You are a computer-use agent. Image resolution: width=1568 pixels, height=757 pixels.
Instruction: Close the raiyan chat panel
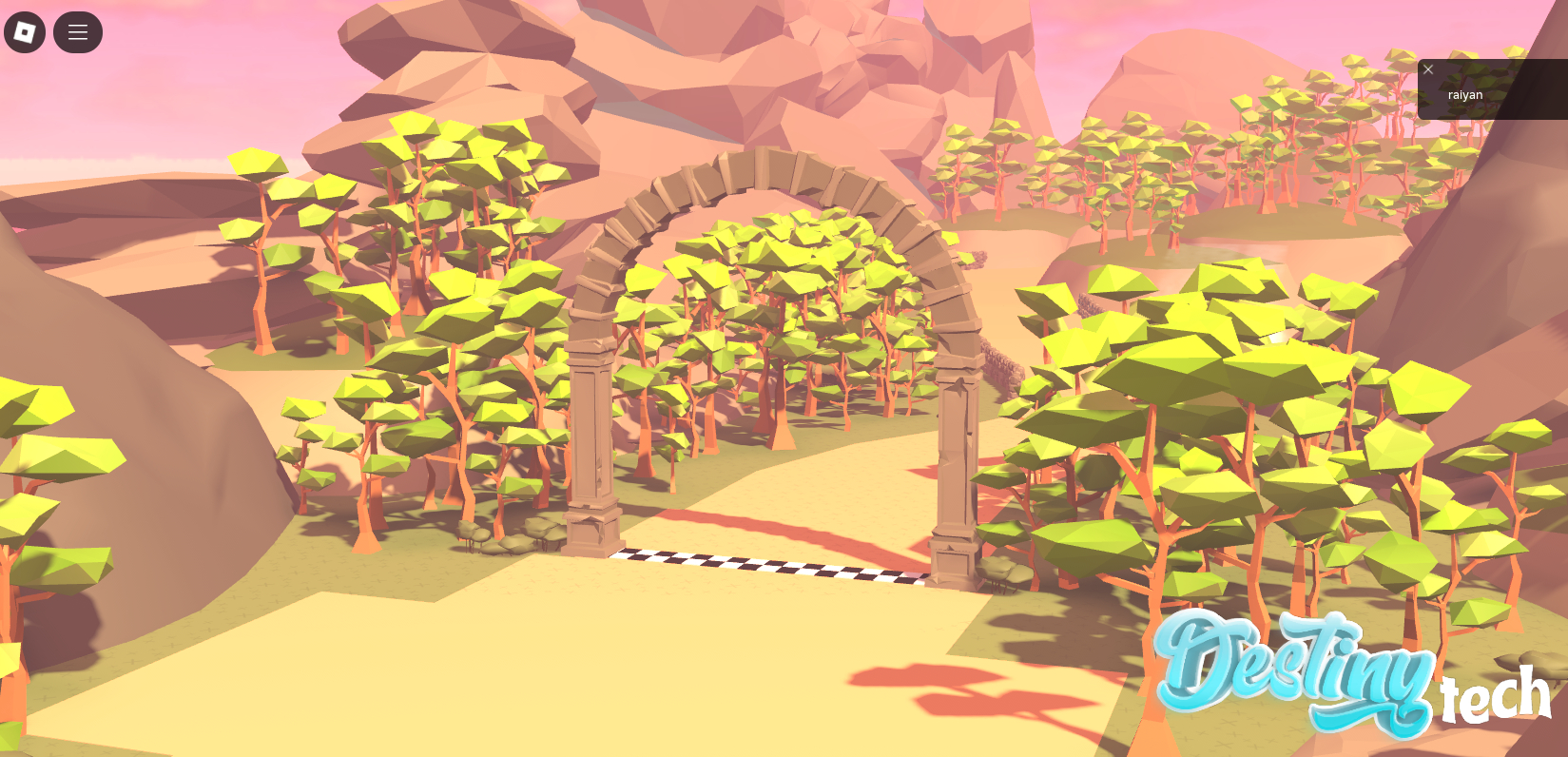click(1427, 68)
